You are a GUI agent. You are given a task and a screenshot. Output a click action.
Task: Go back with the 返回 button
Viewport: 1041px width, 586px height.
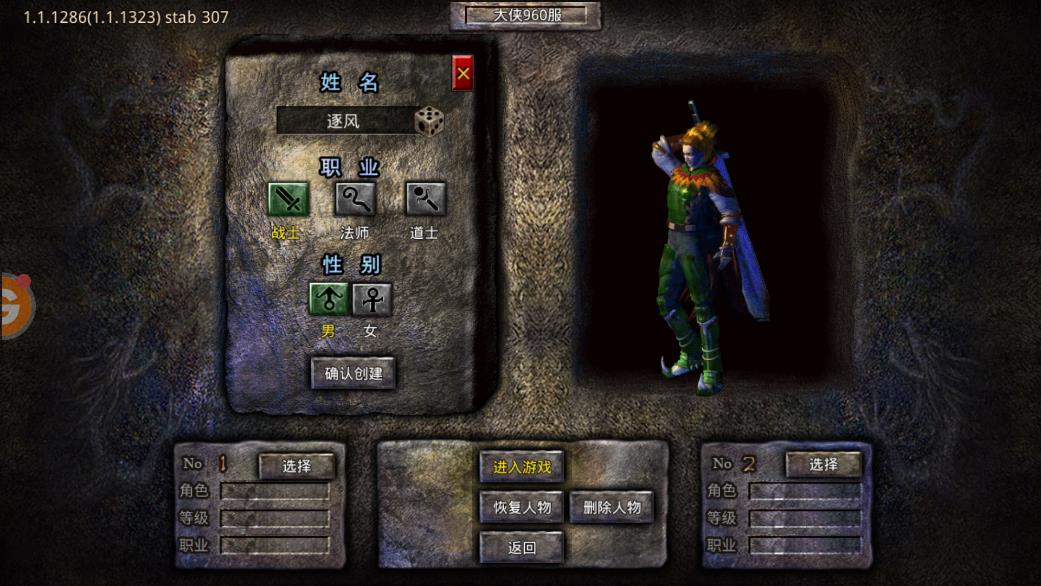(521, 547)
